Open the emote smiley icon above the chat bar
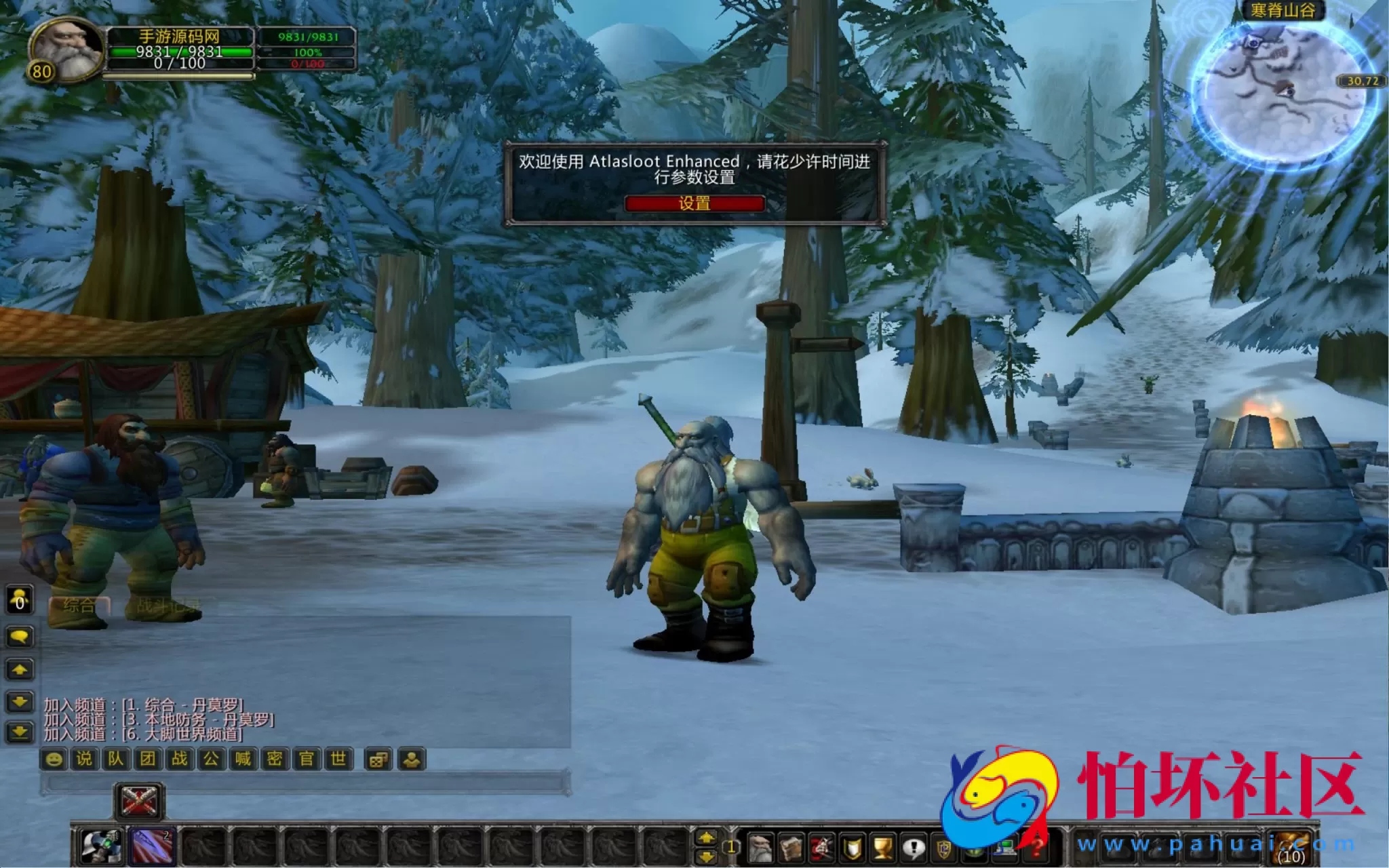 [x=54, y=758]
